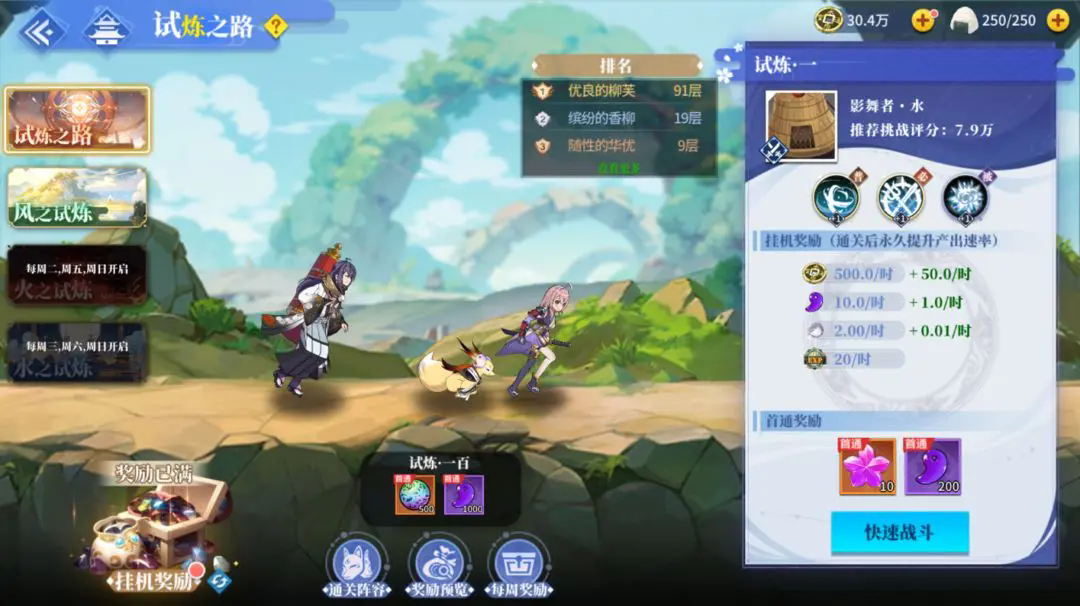This screenshot has height=606, width=1080.
Task: Choose the locked 水之试炼 water trial
Action: (x=78, y=352)
